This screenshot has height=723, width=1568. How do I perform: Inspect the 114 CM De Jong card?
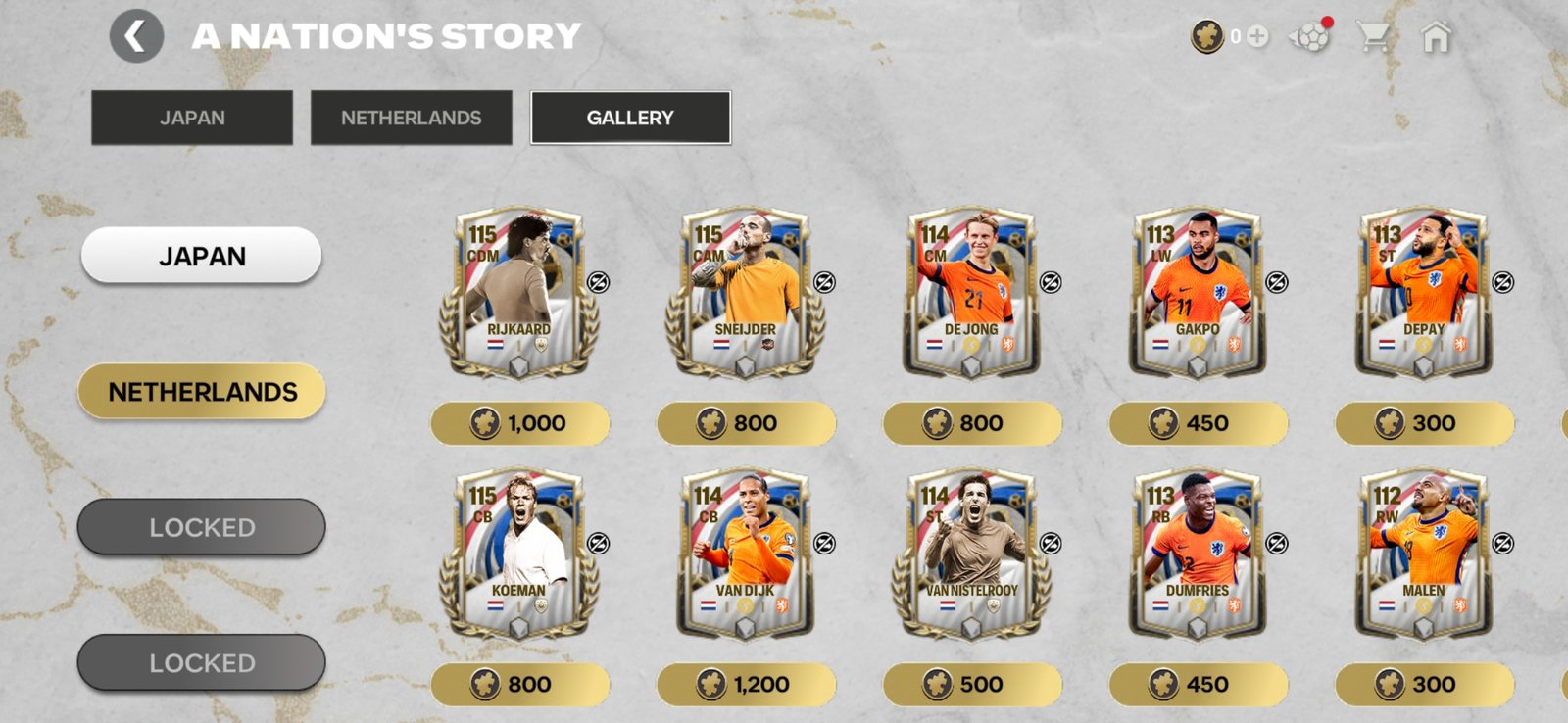[971, 292]
